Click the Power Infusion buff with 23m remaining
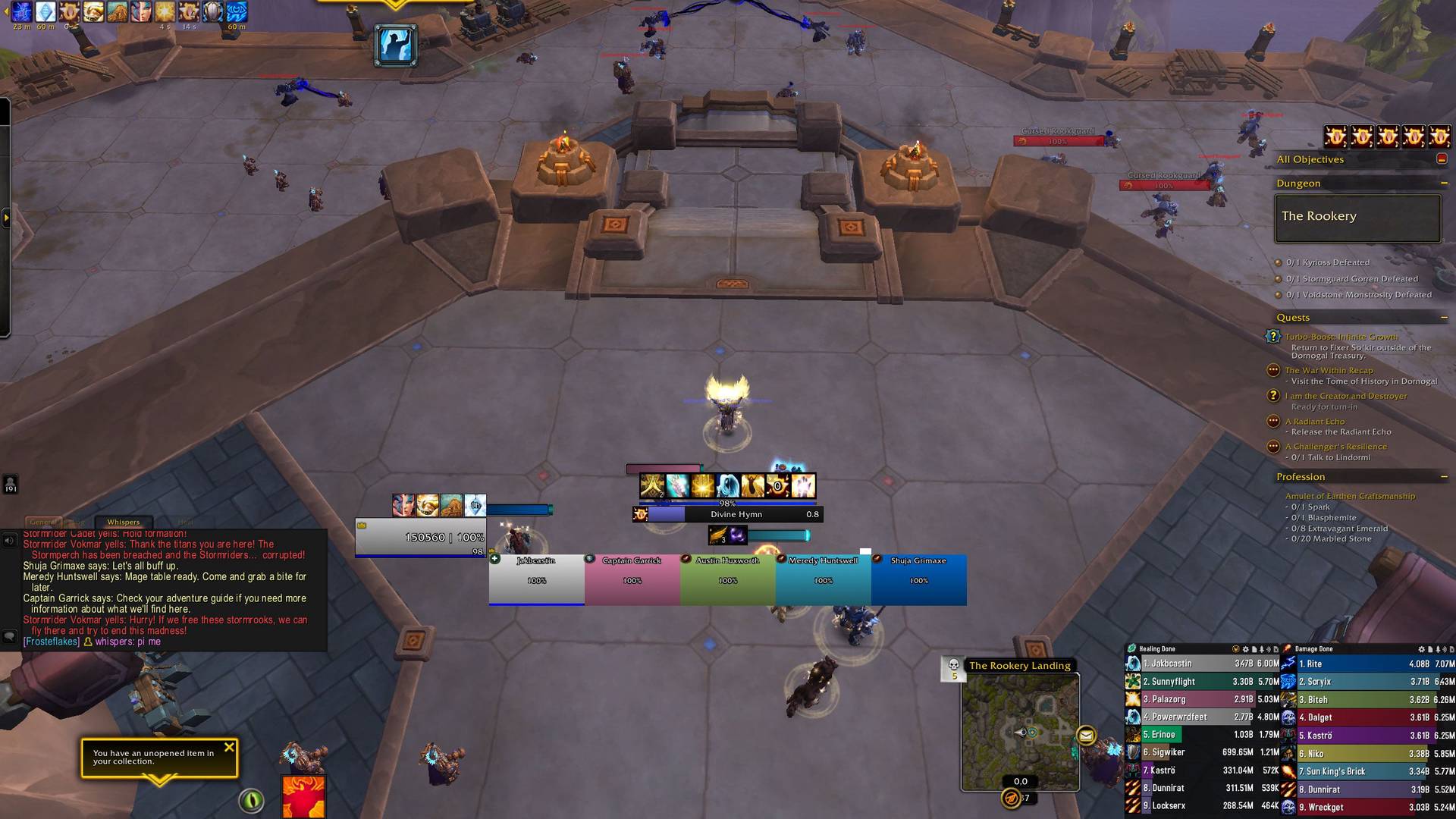Image resolution: width=1456 pixels, height=819 pixels. (x=21, y=13)
